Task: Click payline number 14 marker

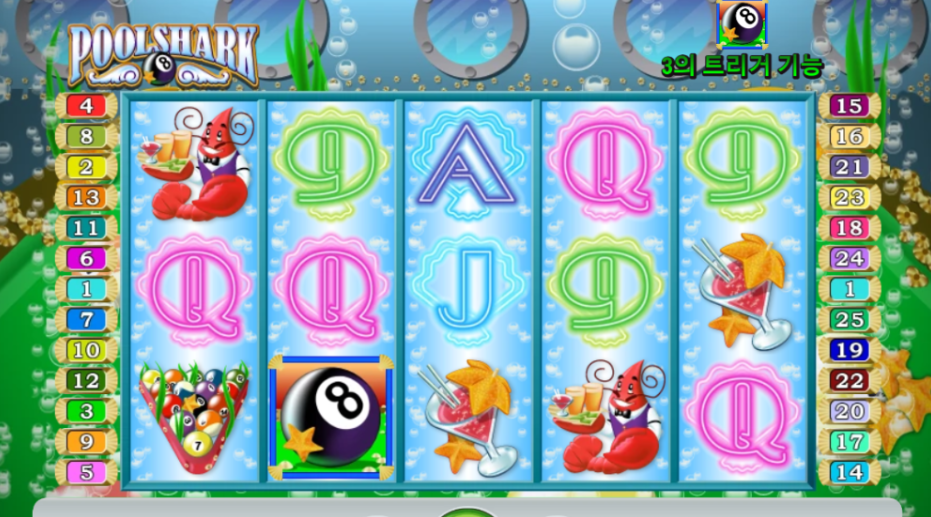Action: pos(848,472)
